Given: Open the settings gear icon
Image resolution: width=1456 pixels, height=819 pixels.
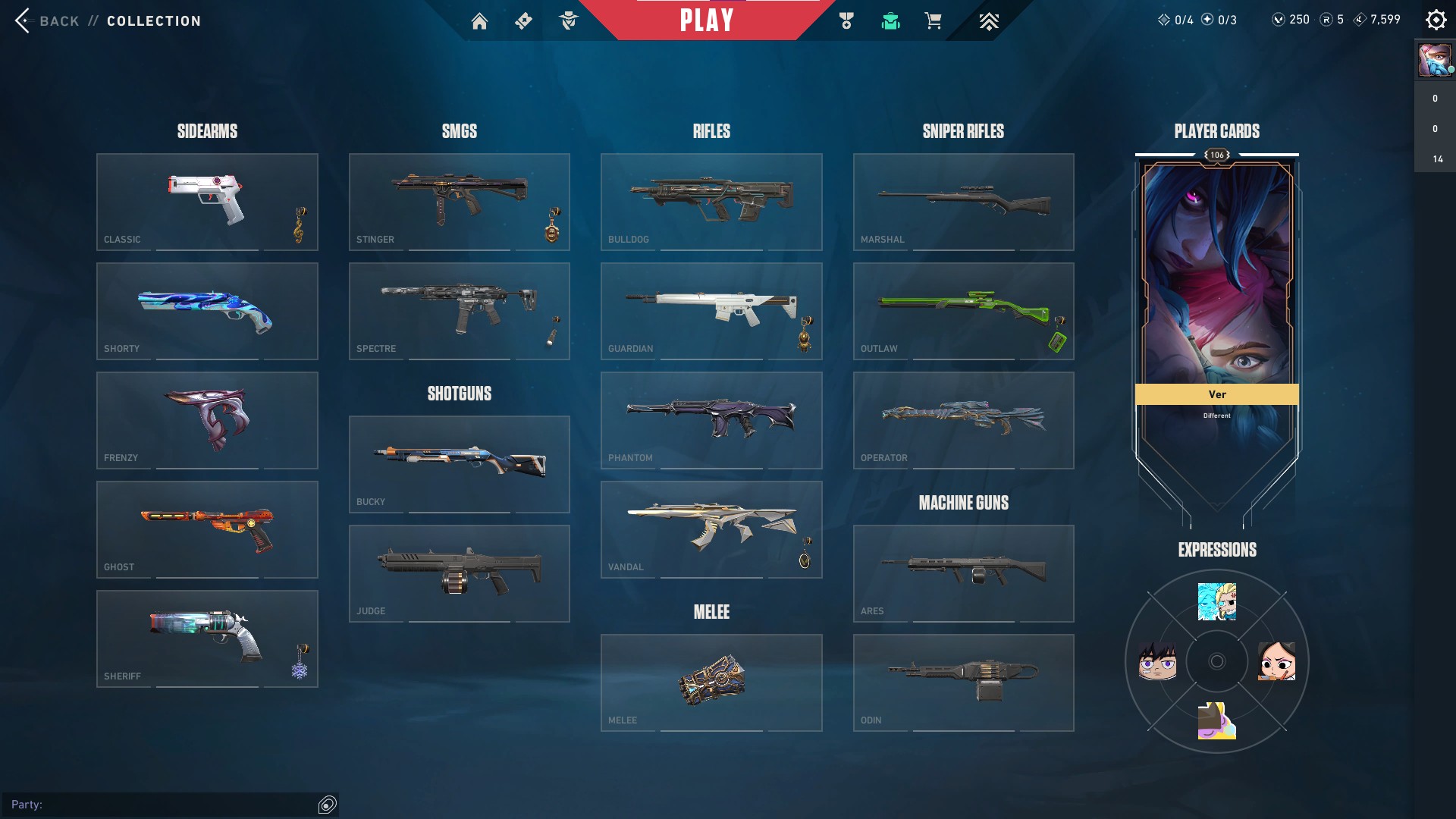Looking at the screenshot, I should (x=1436, y=20).
